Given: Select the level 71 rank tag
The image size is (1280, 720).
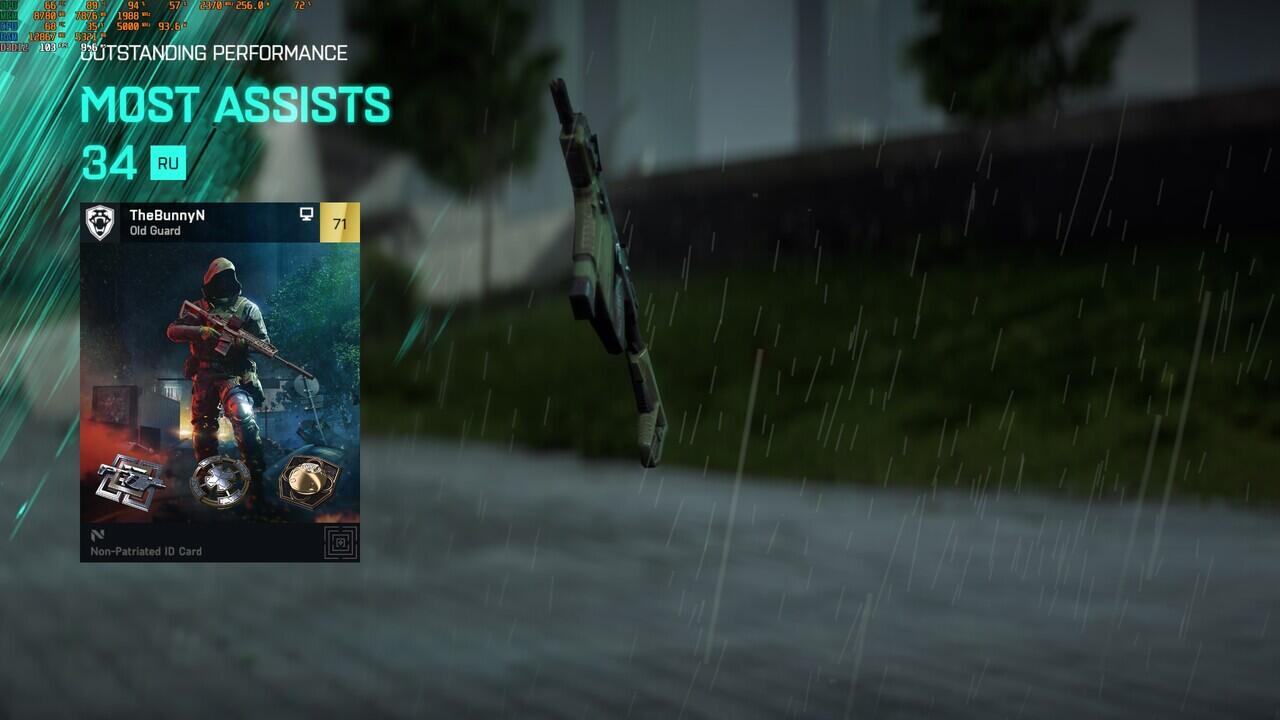Looking at the screenshot, I should (x=339, y=223).
